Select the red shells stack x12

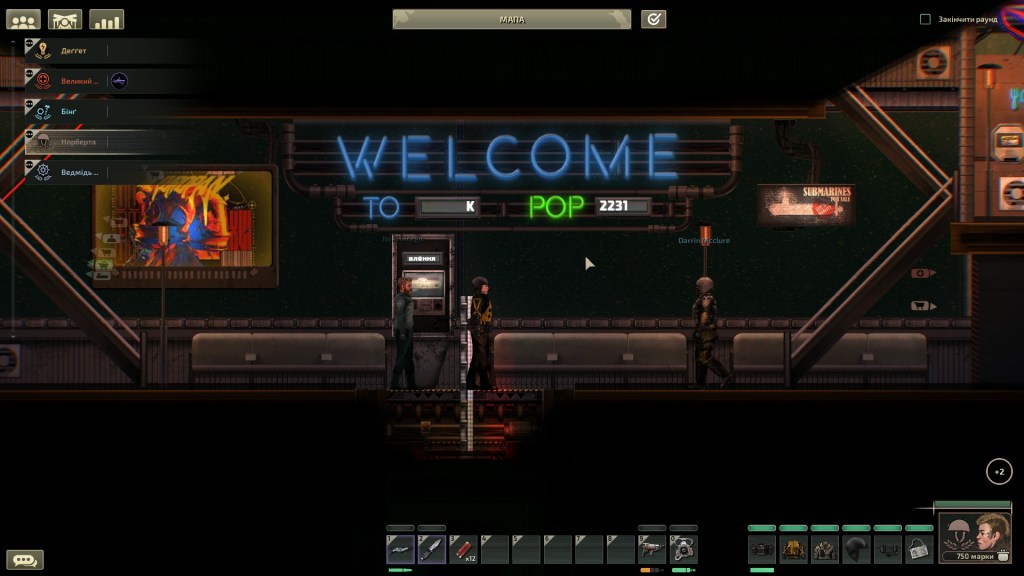click(x=463, y=548)
